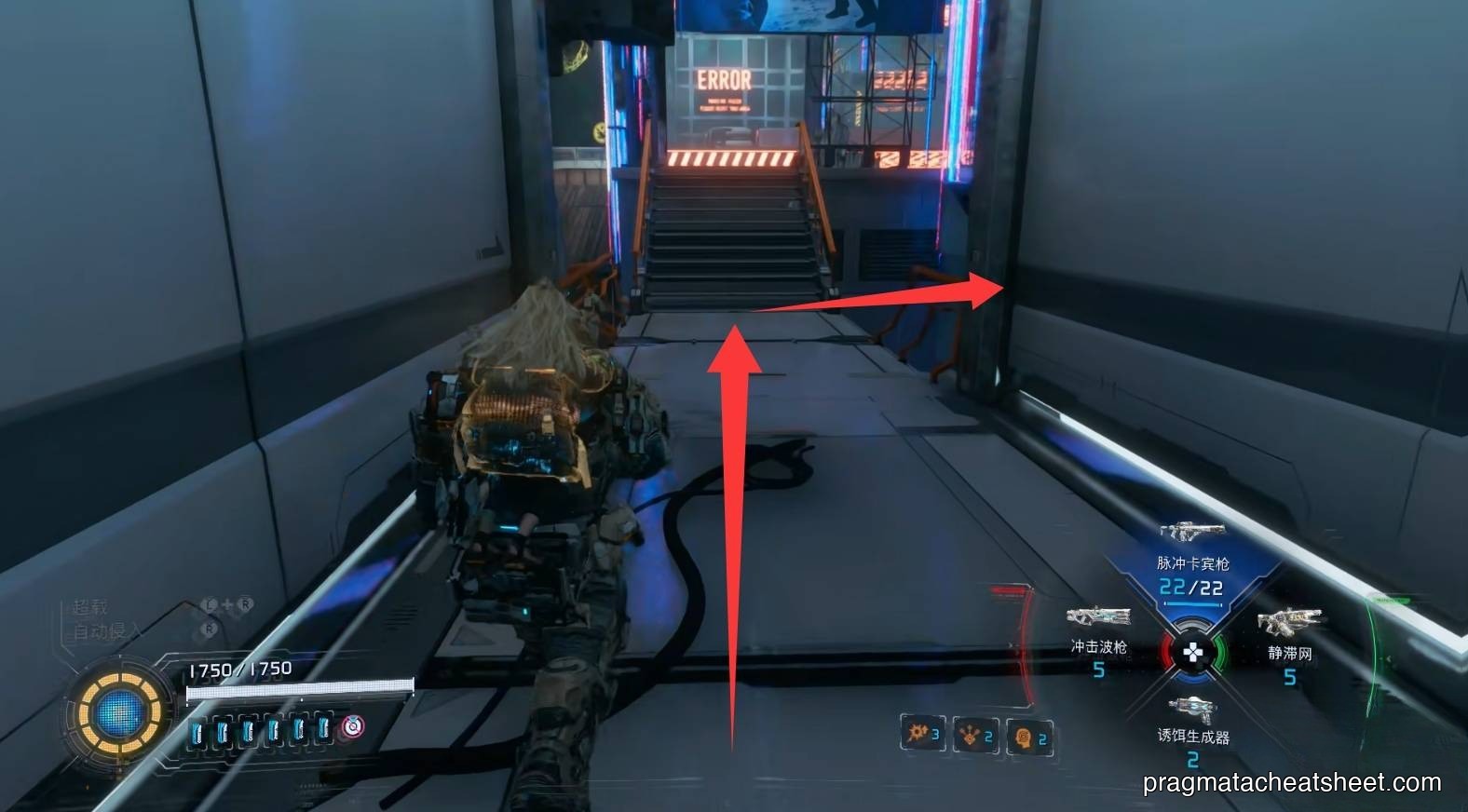Expand the L+R button prompt

point(226,603)
